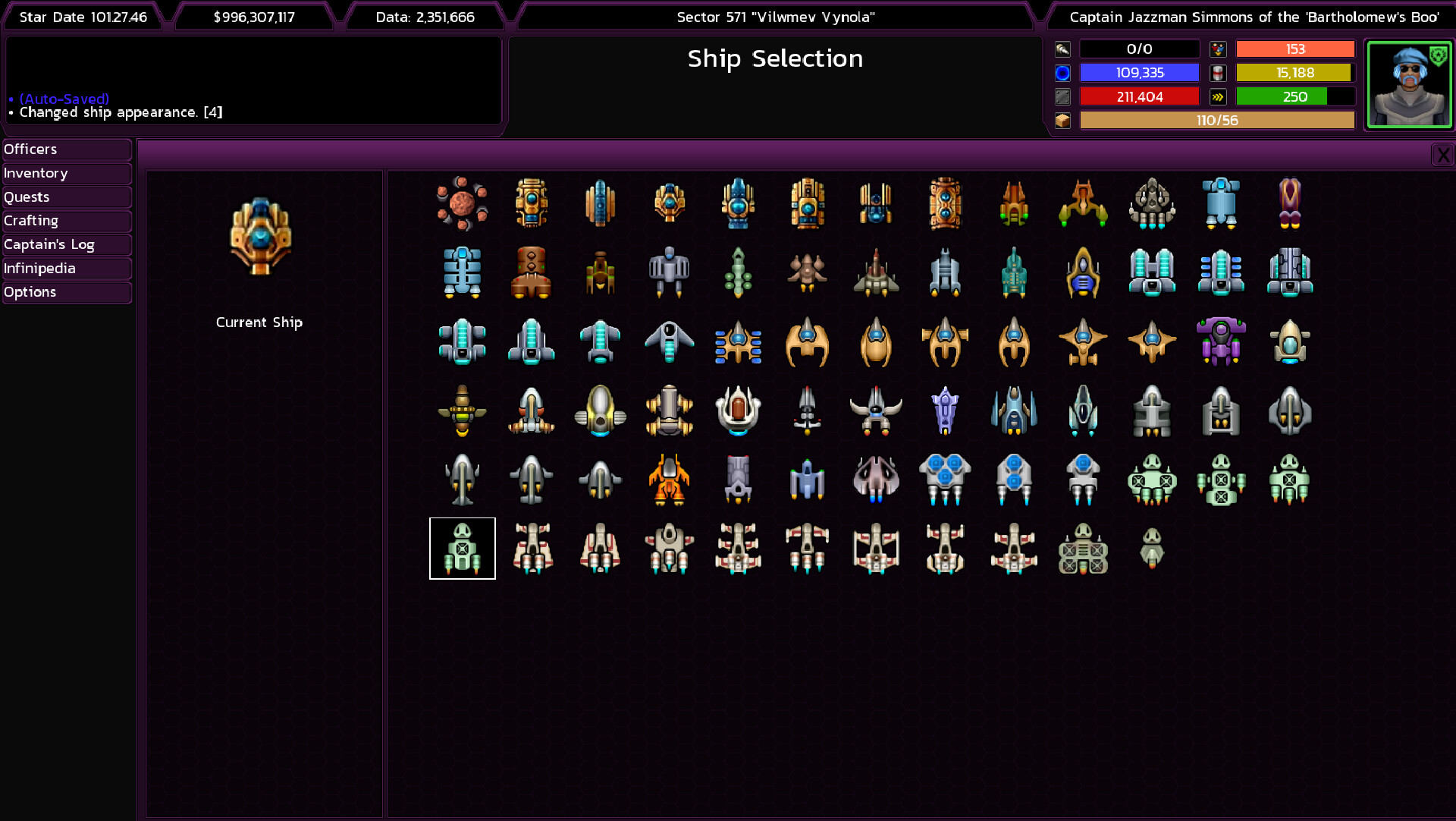Viewport: 1456px width, 821px height.
Task: Select the purple and green ship design
Action: [x=1221, y=342]
